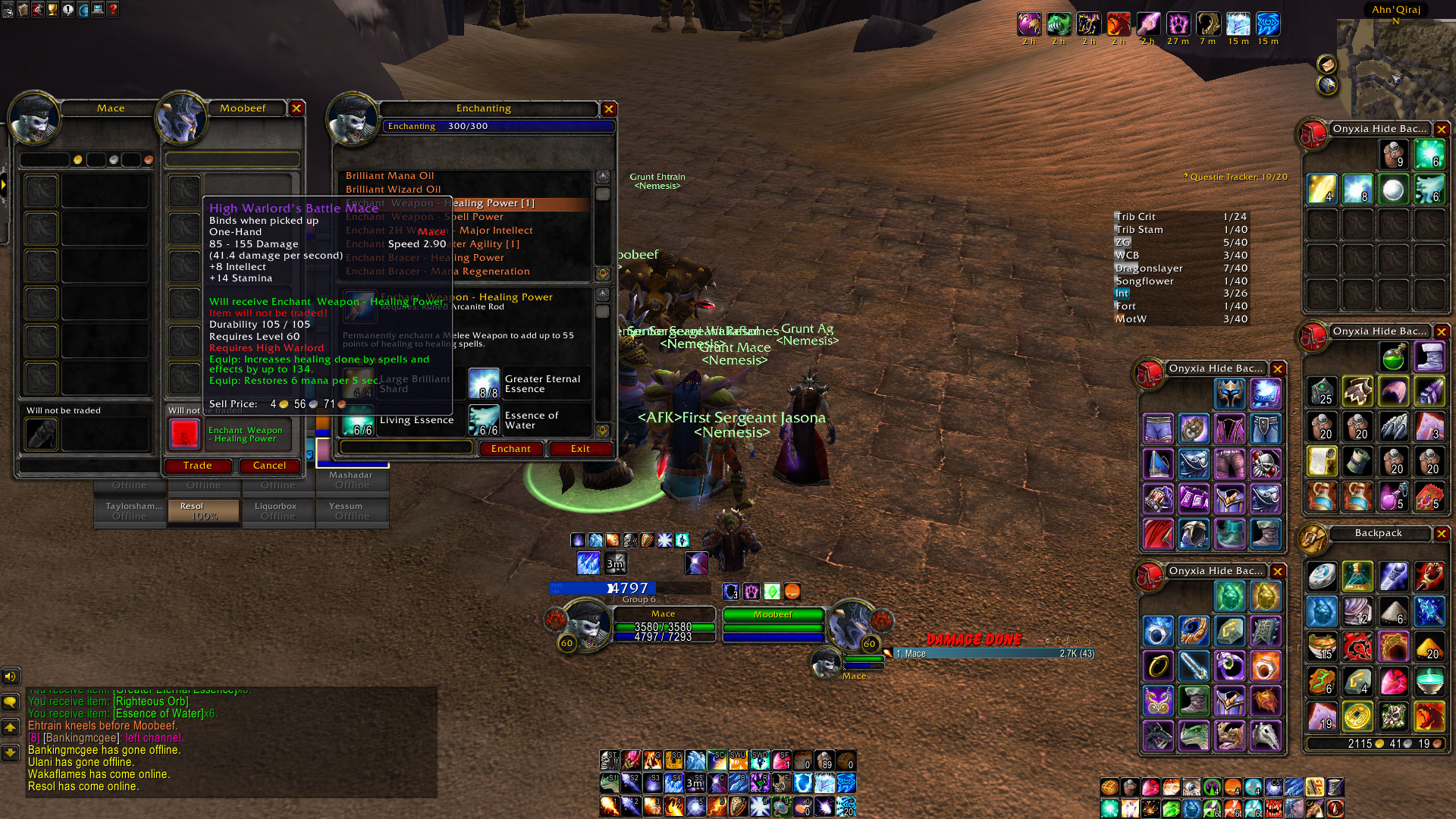
Task: Select the Living Essence reagent icon
Action: (x=358, y=420)
